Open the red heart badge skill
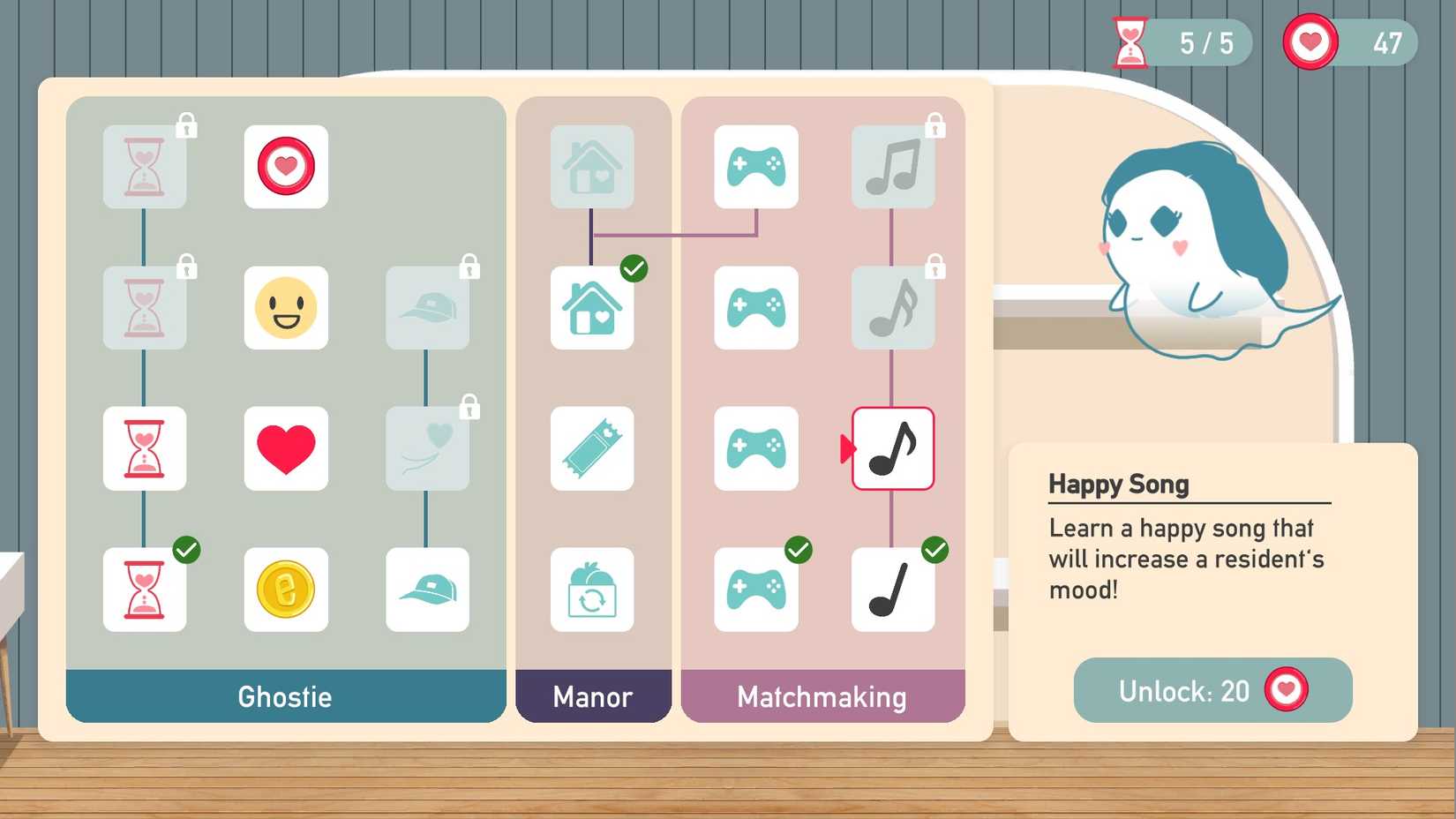The height and width of the screenshot is (819, 1456). (x=286, y=168)
